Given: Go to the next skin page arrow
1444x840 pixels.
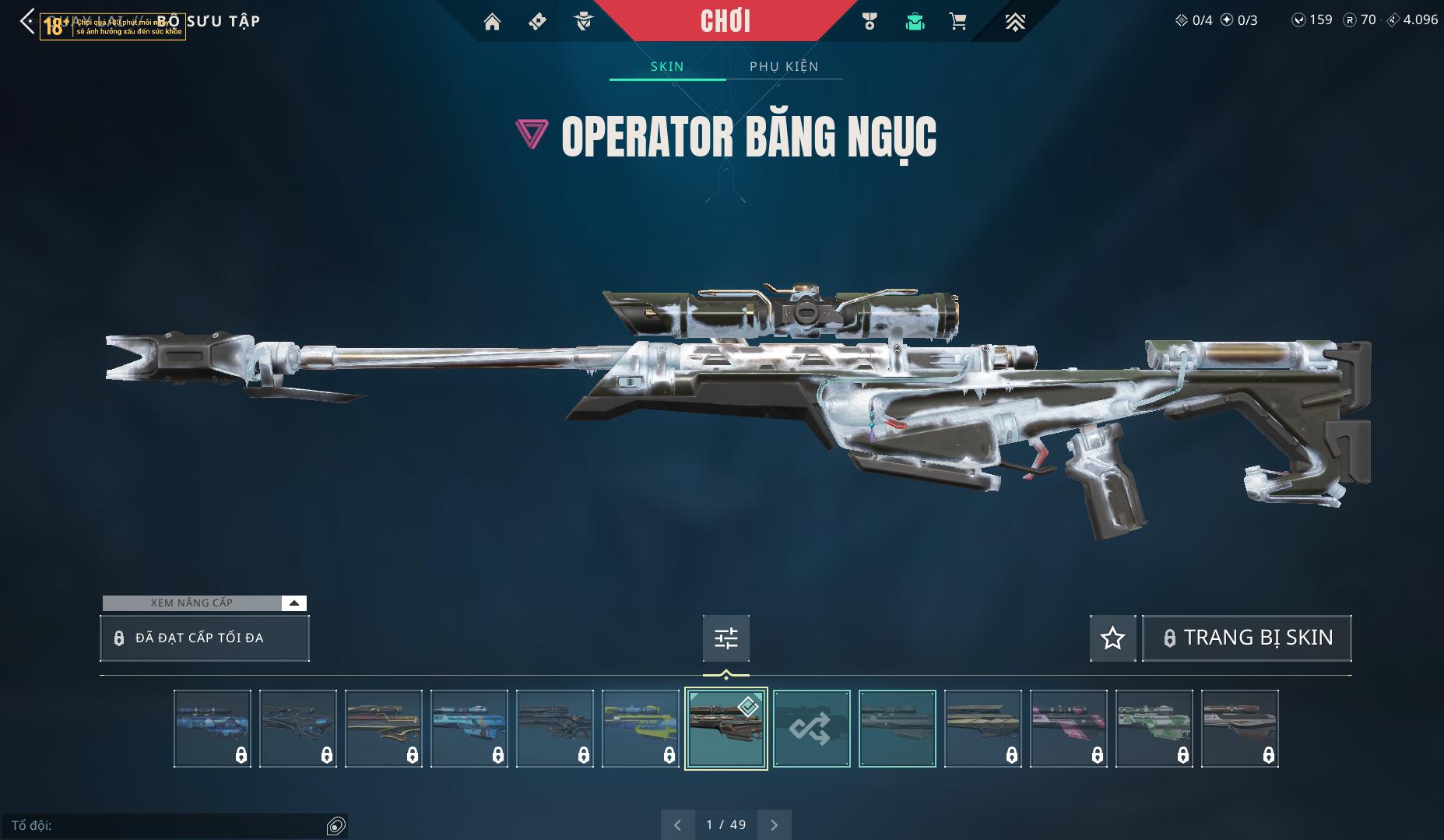Looking at the screenshot, I should [x=774, y=824].
